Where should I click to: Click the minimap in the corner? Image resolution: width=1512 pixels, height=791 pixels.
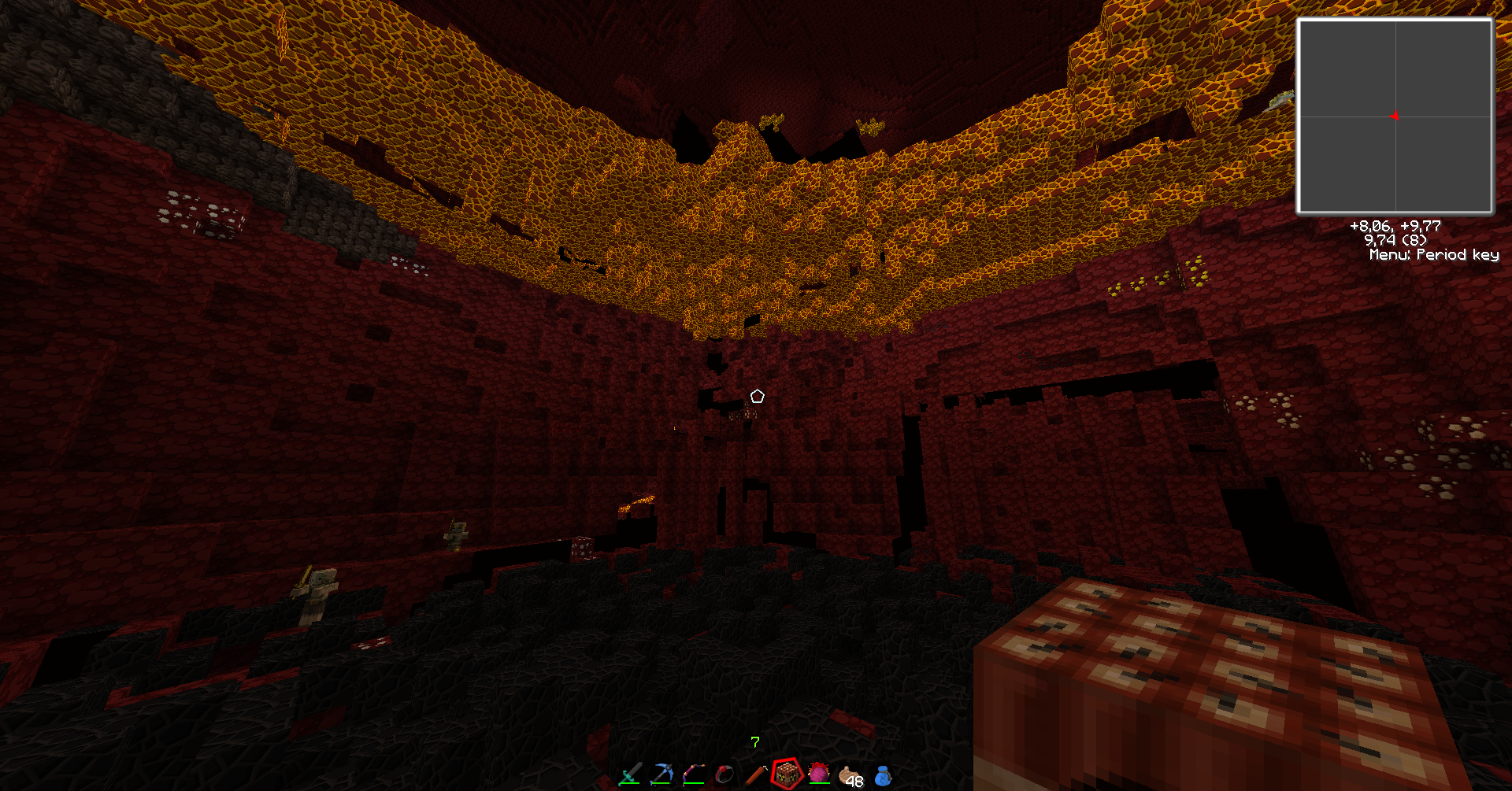click(1395, 116)
